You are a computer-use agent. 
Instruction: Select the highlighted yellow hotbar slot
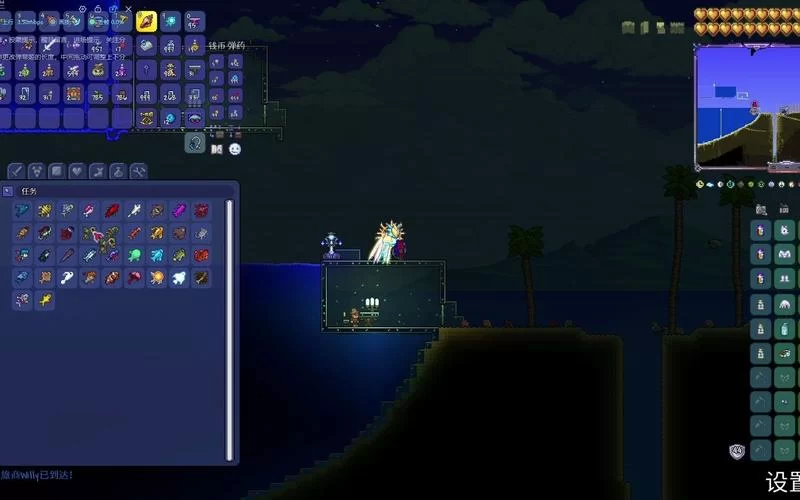coord(147,21)
